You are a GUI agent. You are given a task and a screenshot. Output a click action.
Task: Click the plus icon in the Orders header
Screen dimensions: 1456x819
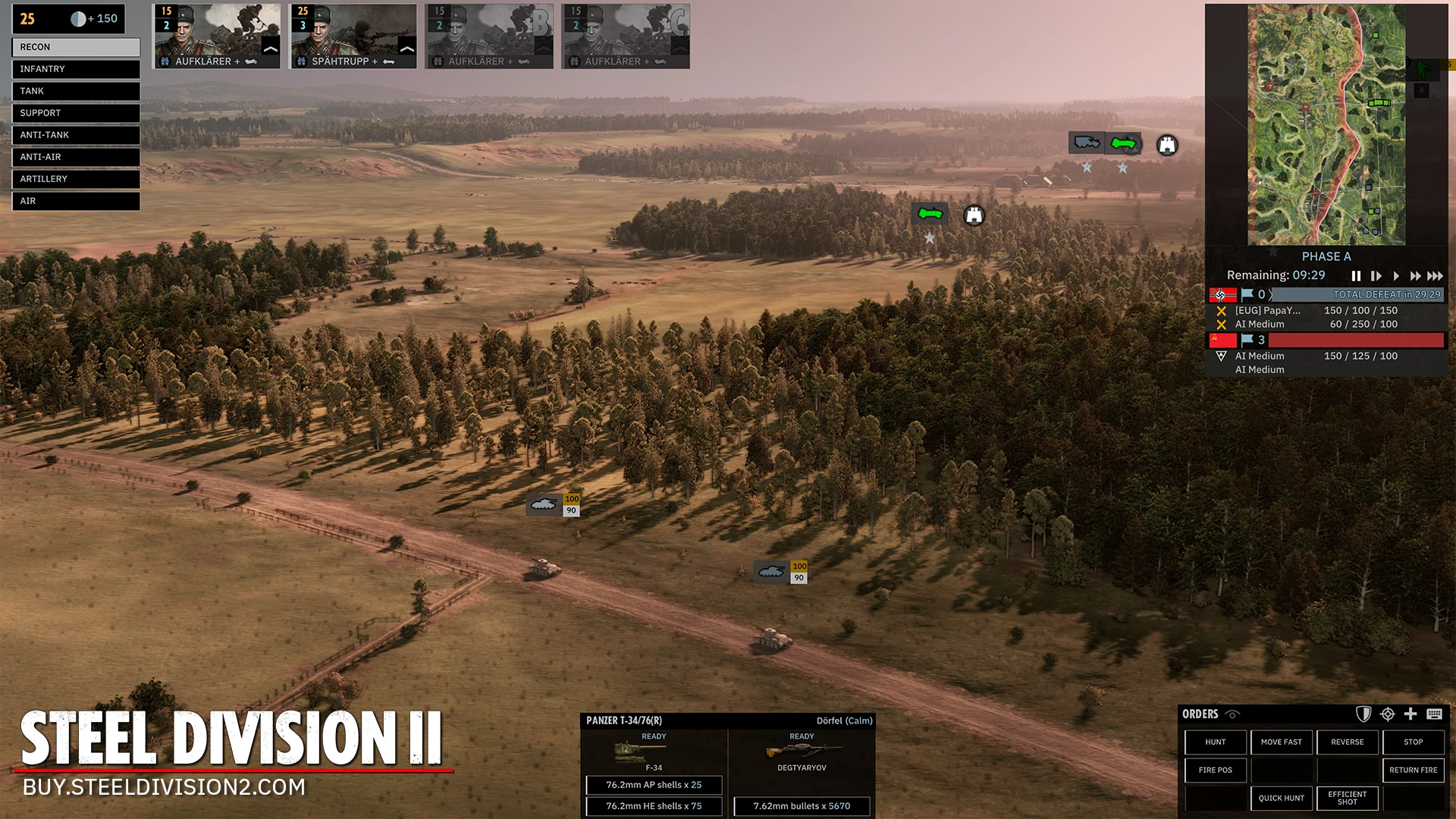click(x=1410, y=714)
